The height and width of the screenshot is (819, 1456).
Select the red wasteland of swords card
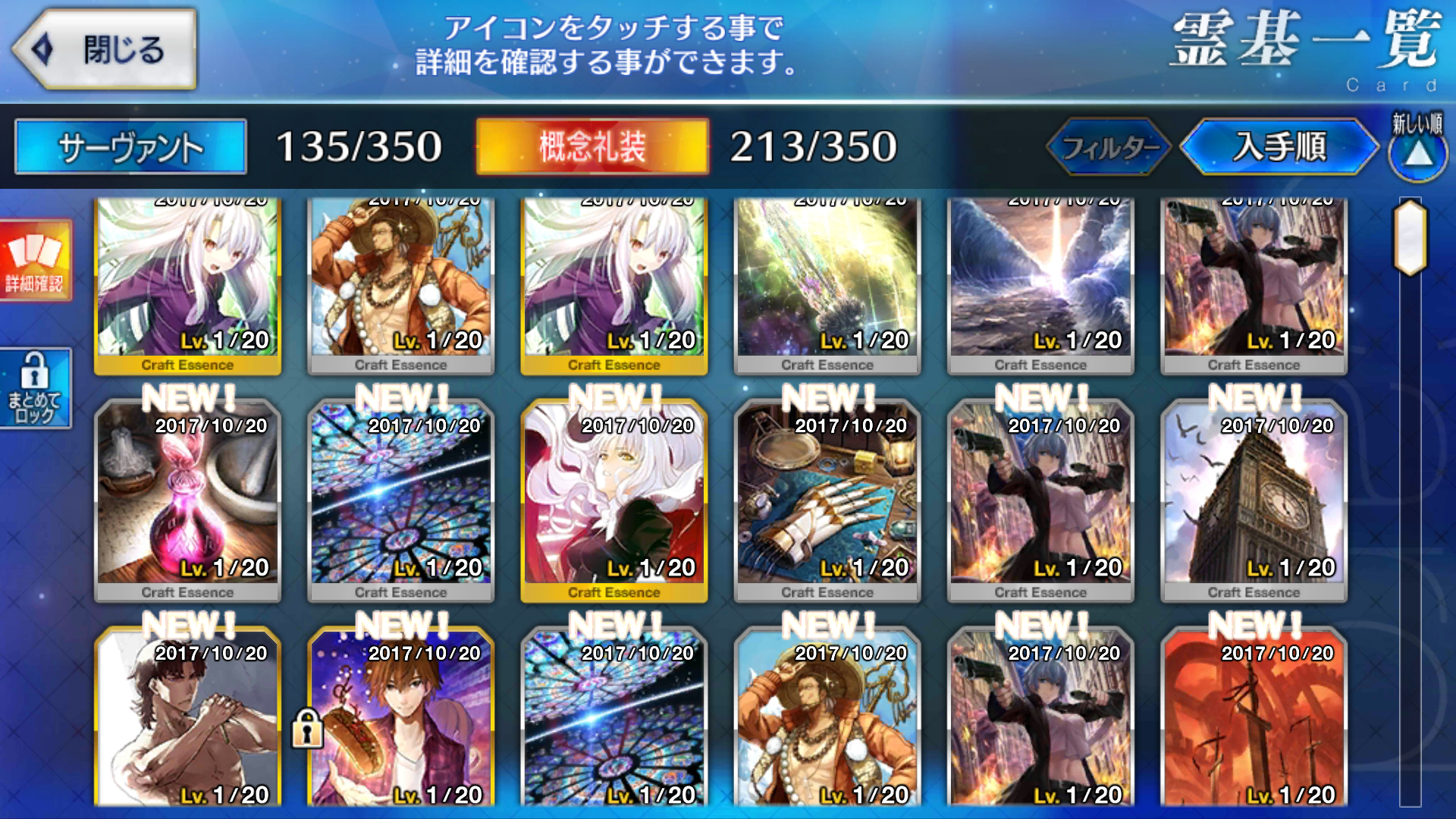tap(1254, 720)
